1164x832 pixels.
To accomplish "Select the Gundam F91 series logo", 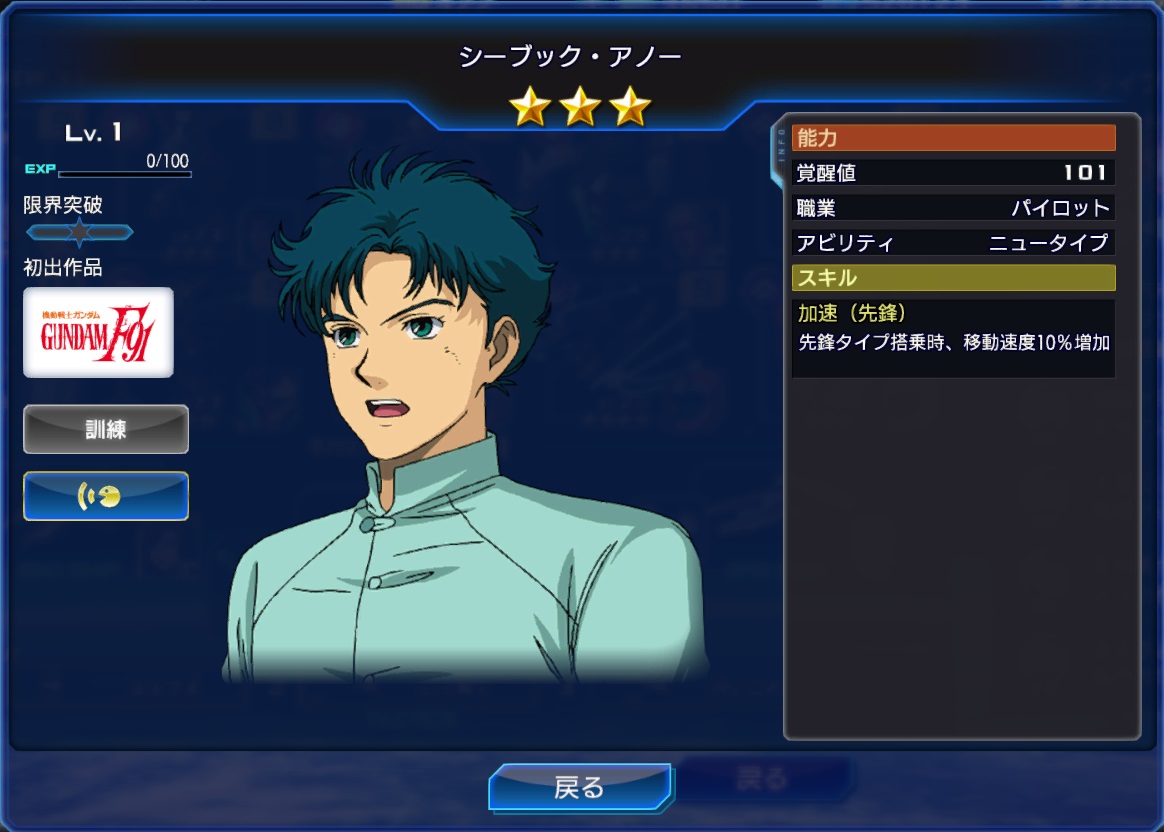I will (98, 332).
